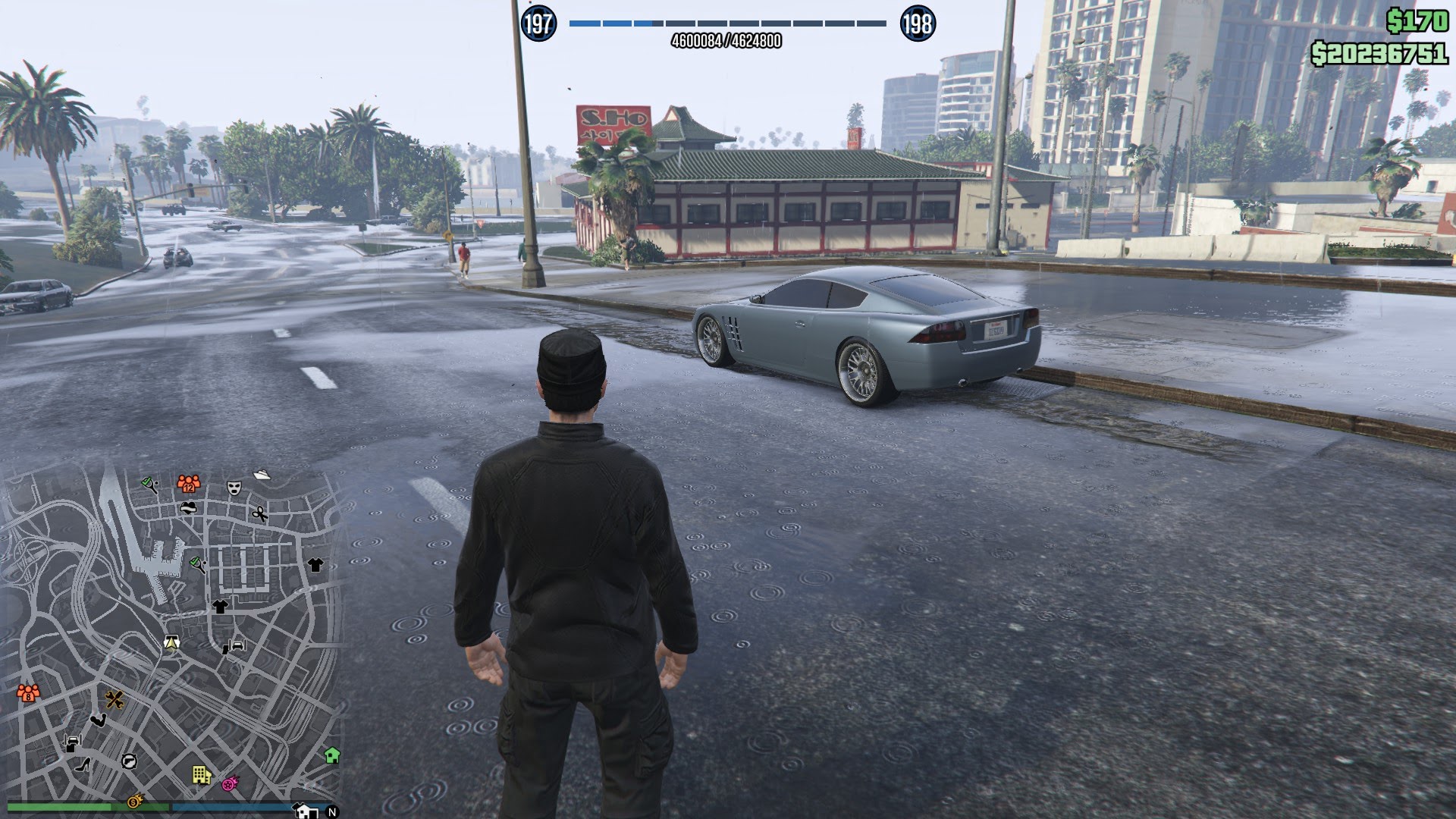1456x819 pixels.
Task: Click the high heel shoe marker
Action: (83, 764)
